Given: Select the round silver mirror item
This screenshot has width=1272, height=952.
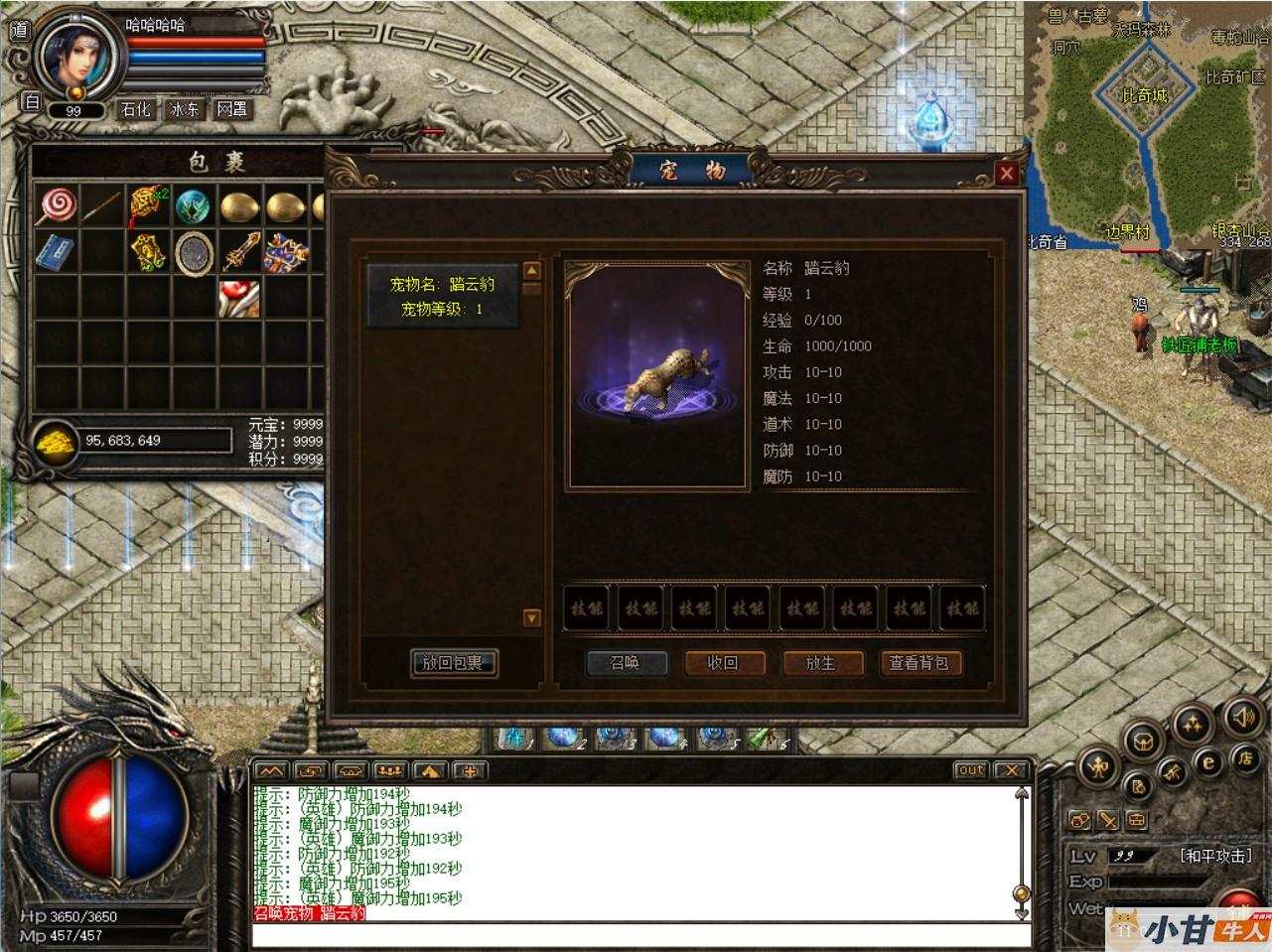Looking at the screenshot, I should [194, 253].
